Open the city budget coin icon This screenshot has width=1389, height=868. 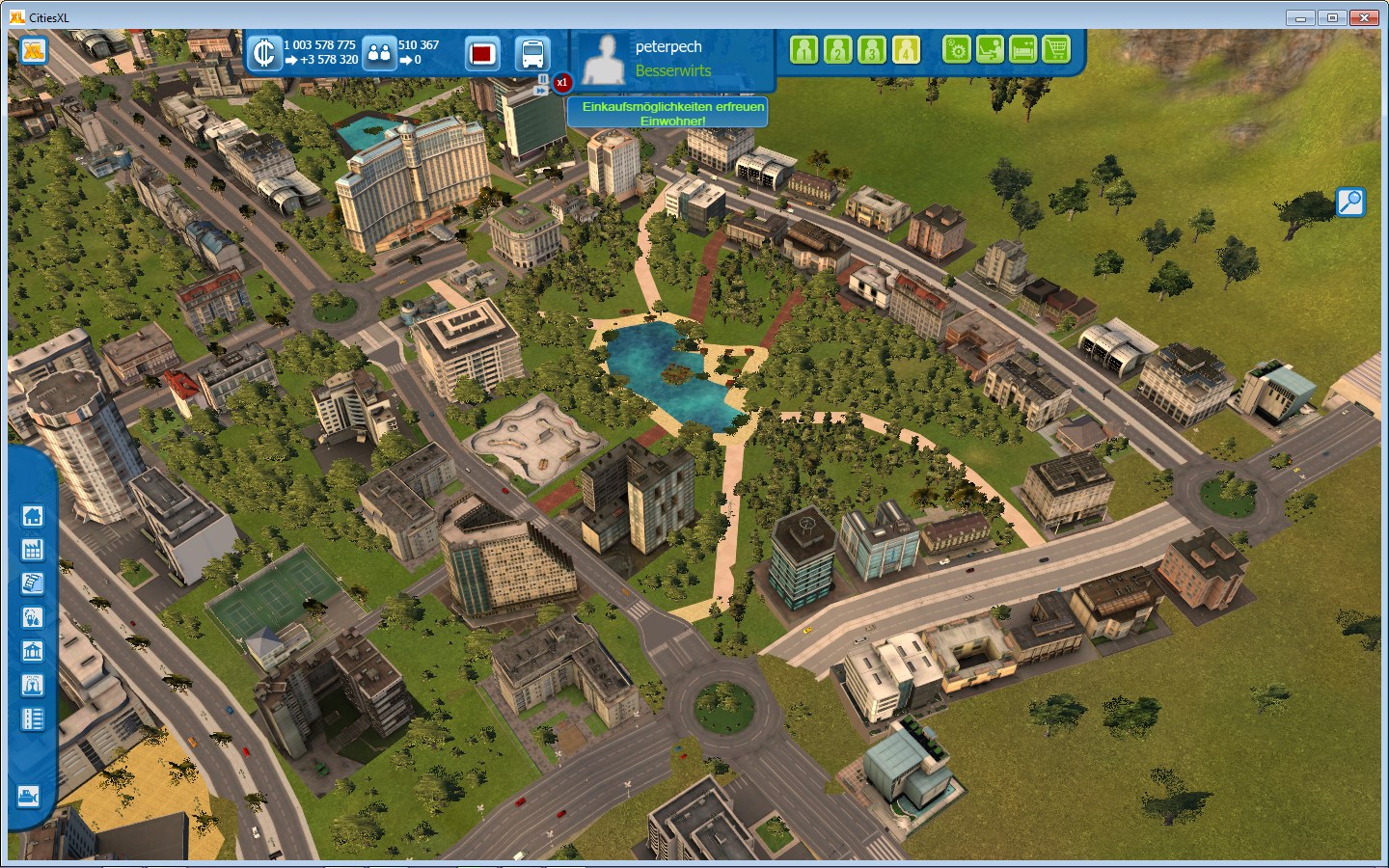coord(263,52)
